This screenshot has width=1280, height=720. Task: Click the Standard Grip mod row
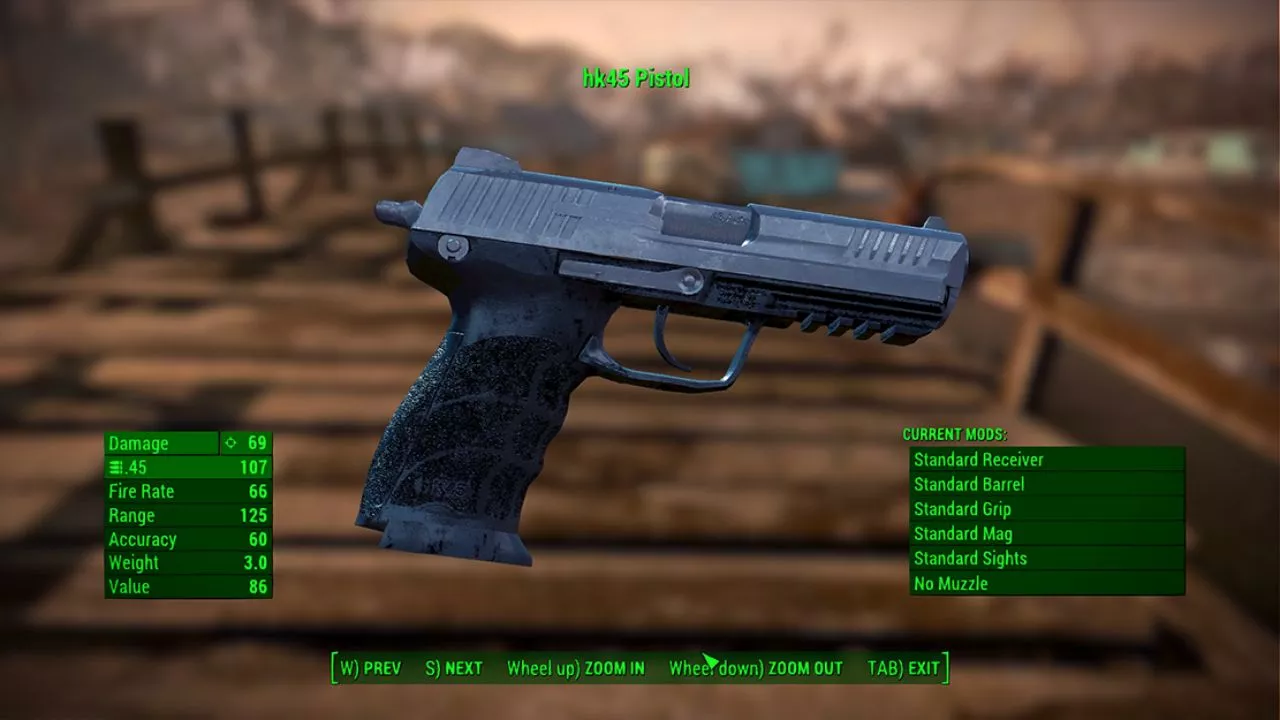pyautogui.click(x=1046, y=509)
